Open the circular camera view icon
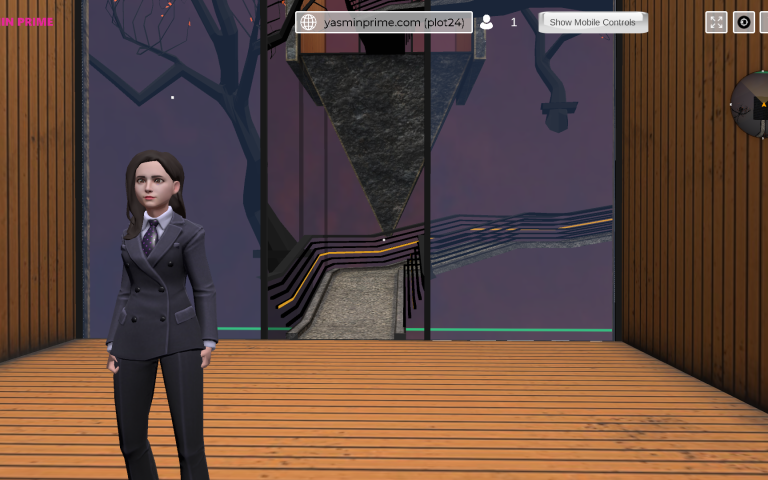768x480 pixels. (744, 22)
